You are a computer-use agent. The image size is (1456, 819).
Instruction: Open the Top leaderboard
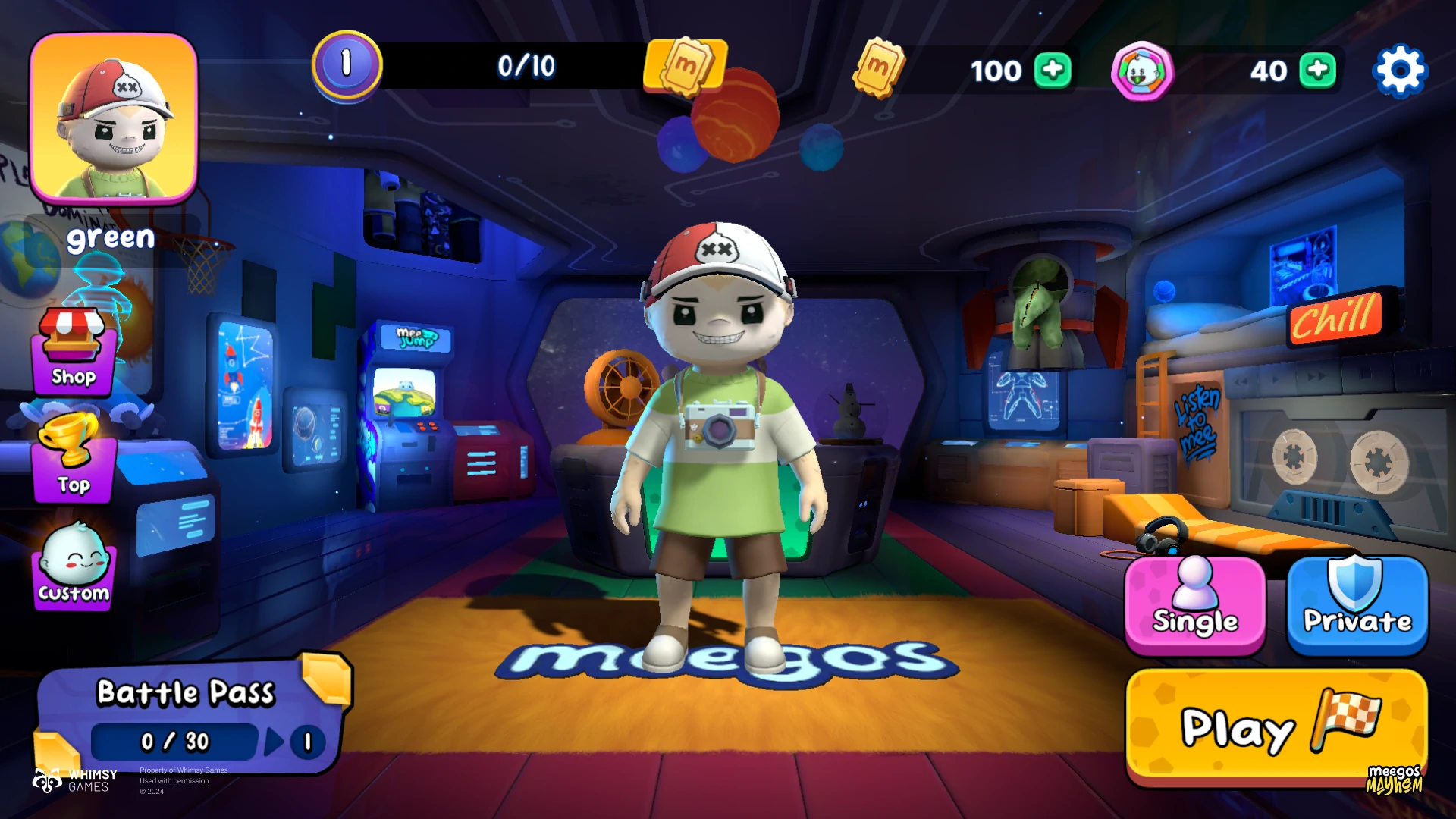click(x=74, y=459)
